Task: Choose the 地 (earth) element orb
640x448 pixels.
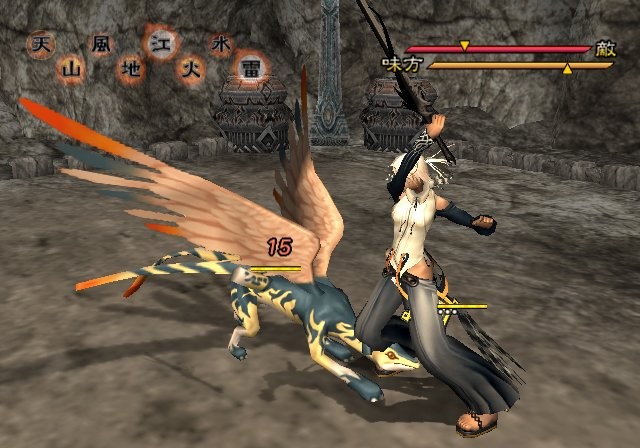Action: coord(130,69)
